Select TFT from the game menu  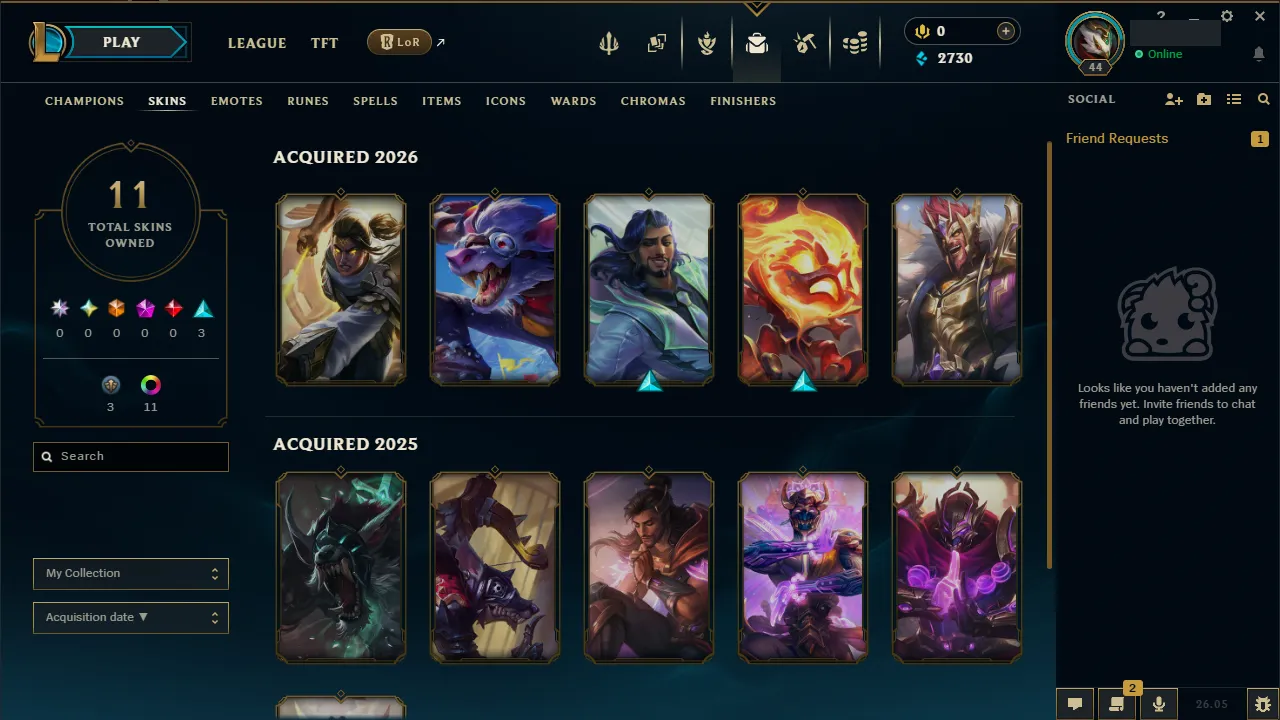(x=324, y=43)
